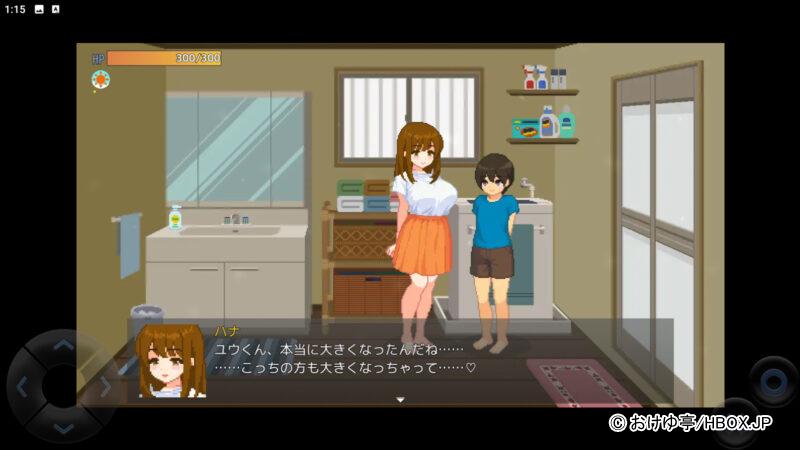Tap the d-pad left arrow
800x450 pixels.
click(22, 387)
